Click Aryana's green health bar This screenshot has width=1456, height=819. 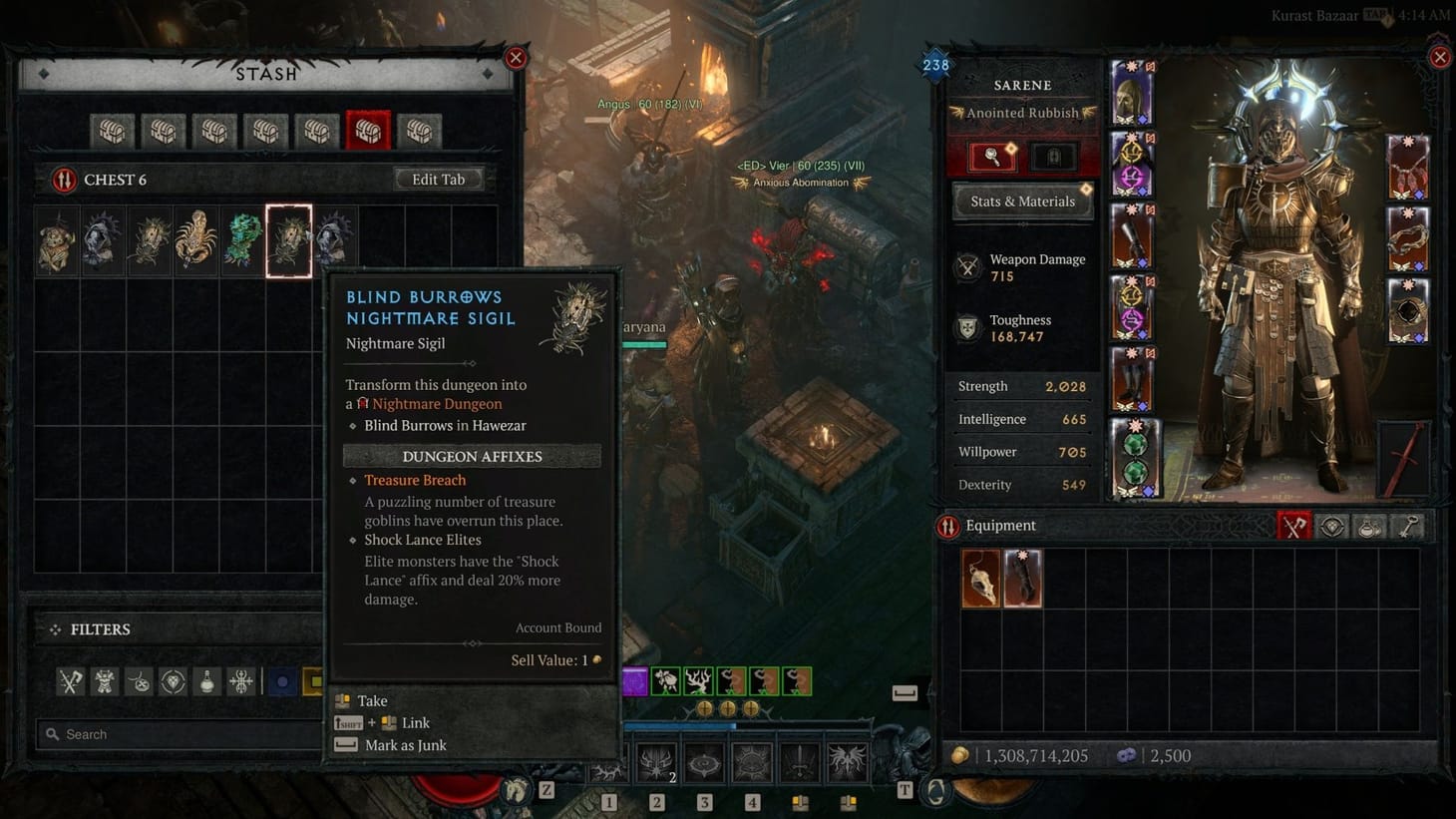point(643,342)
